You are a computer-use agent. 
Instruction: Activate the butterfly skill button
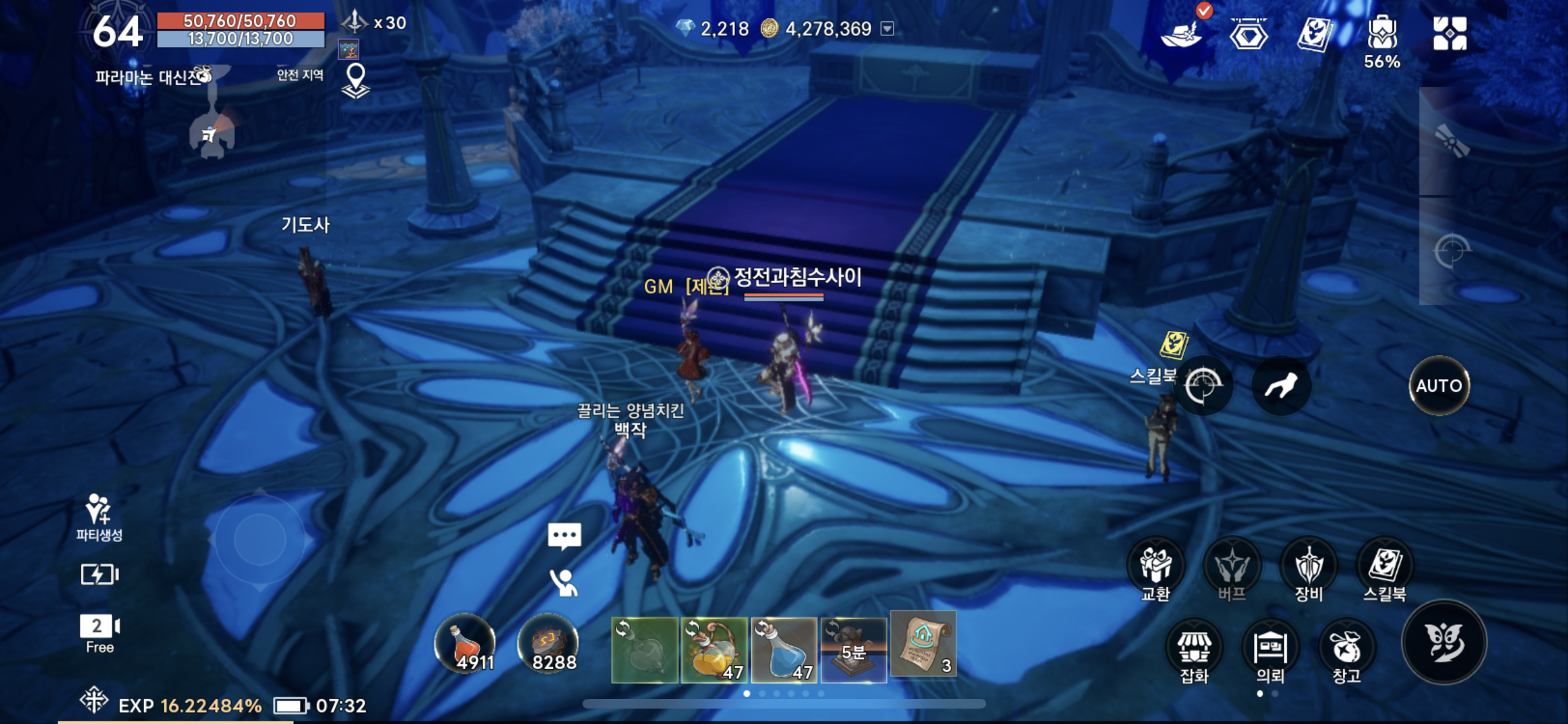point(1444,642)
